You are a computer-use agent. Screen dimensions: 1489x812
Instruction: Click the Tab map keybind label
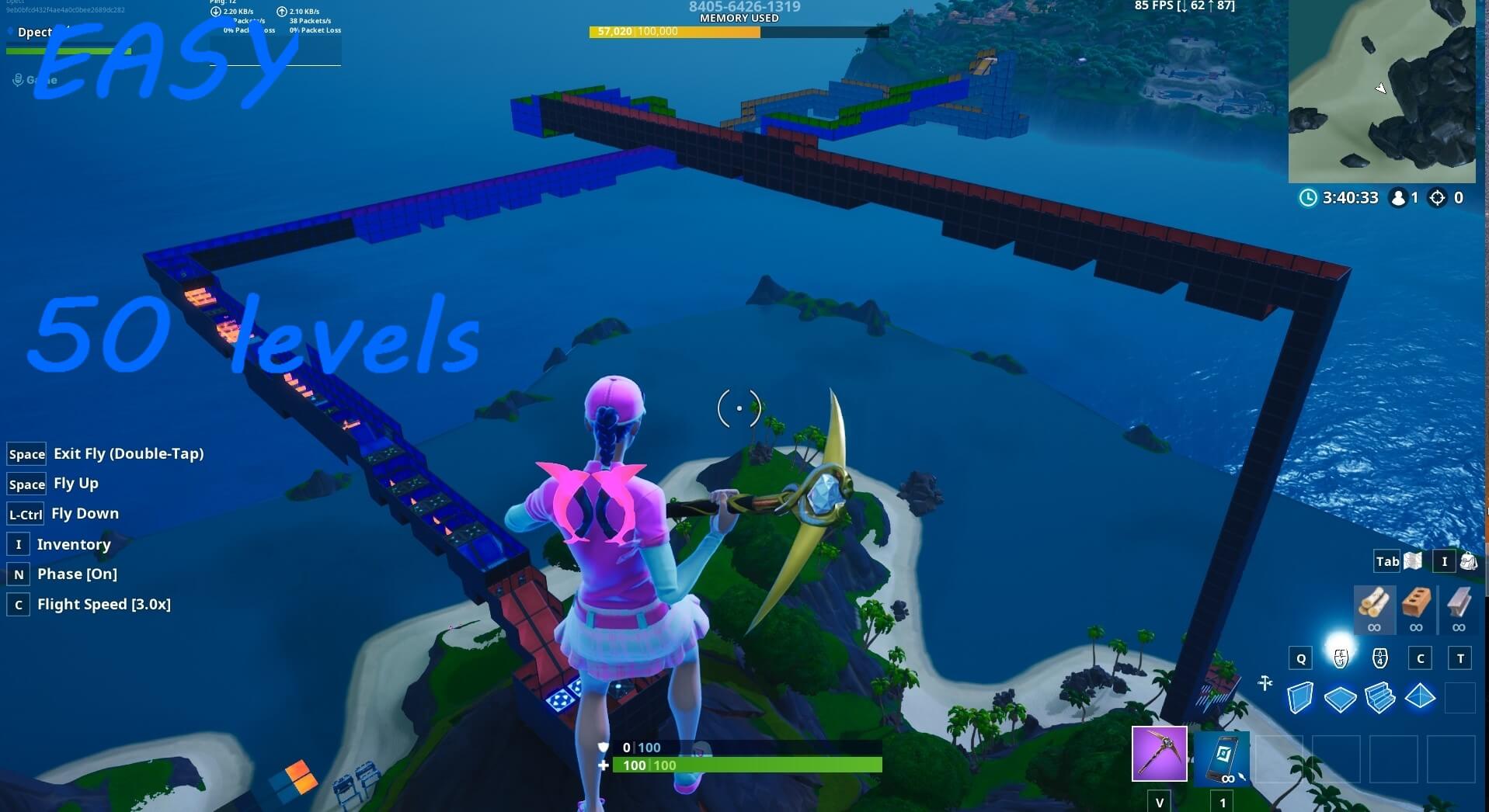(1387, 560)
